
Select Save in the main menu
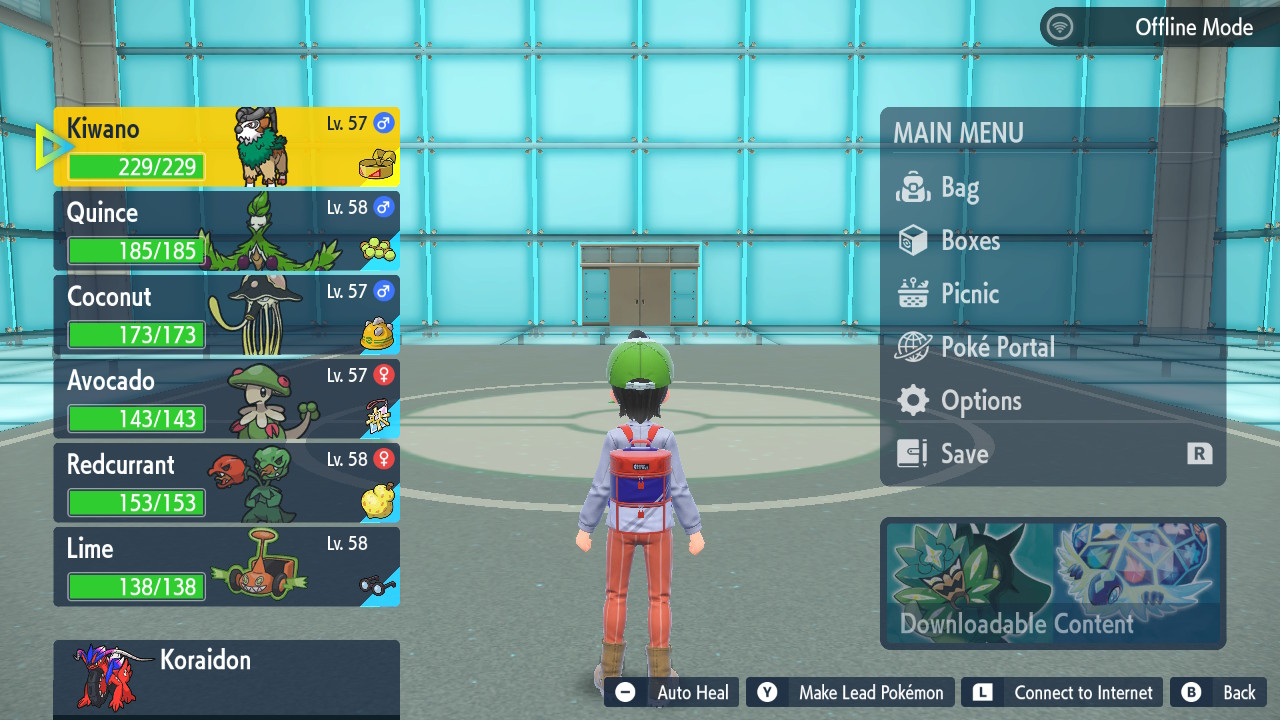point(964,454)
